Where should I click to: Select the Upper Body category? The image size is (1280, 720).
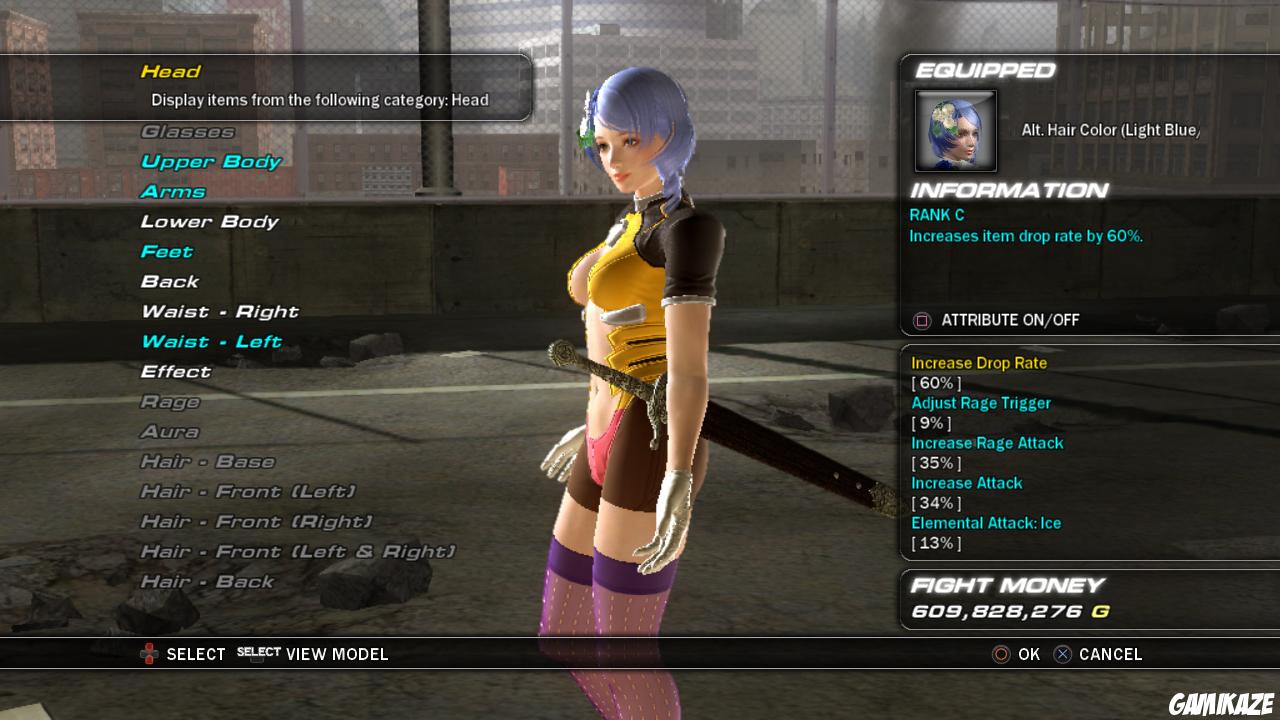pyautogui.click(x=210, y=161)
